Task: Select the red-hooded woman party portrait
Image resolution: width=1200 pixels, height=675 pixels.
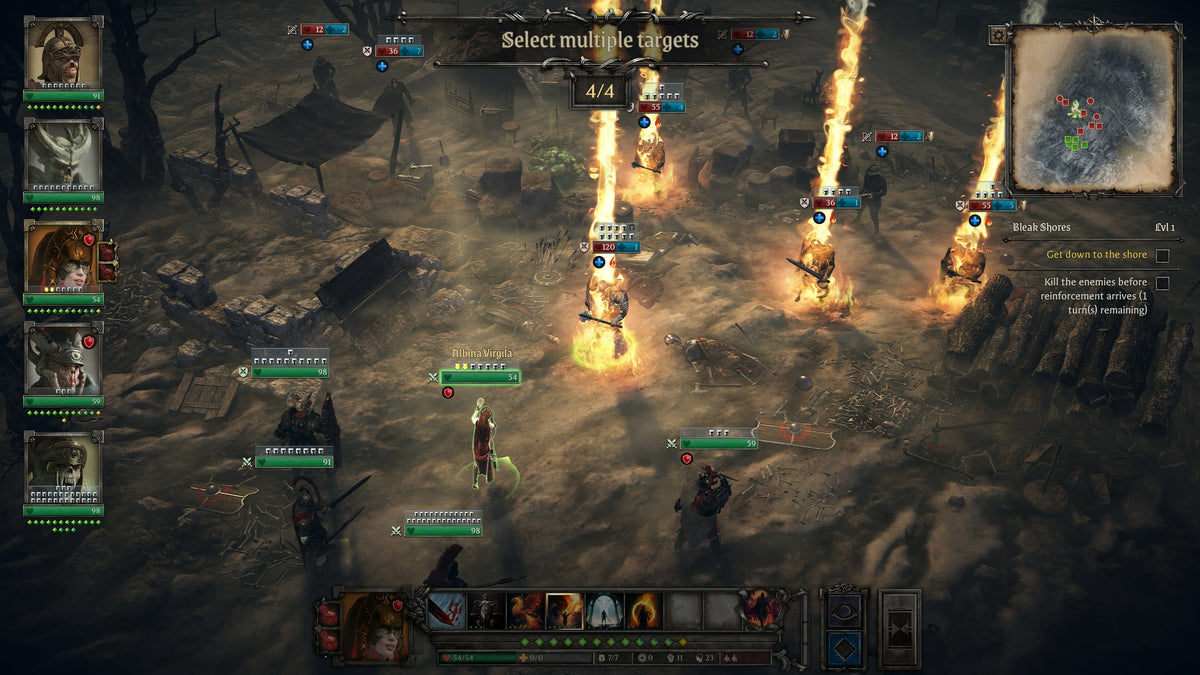Action: tap(63, 256)
